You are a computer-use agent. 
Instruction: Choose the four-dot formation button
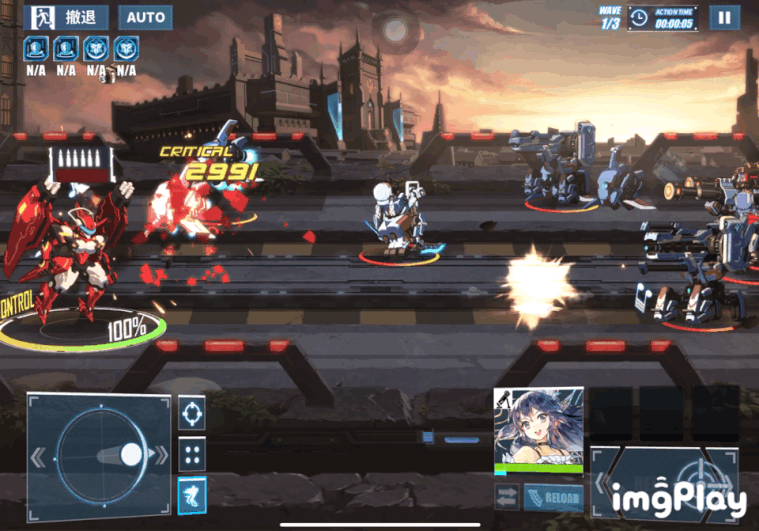pos(192,453)
